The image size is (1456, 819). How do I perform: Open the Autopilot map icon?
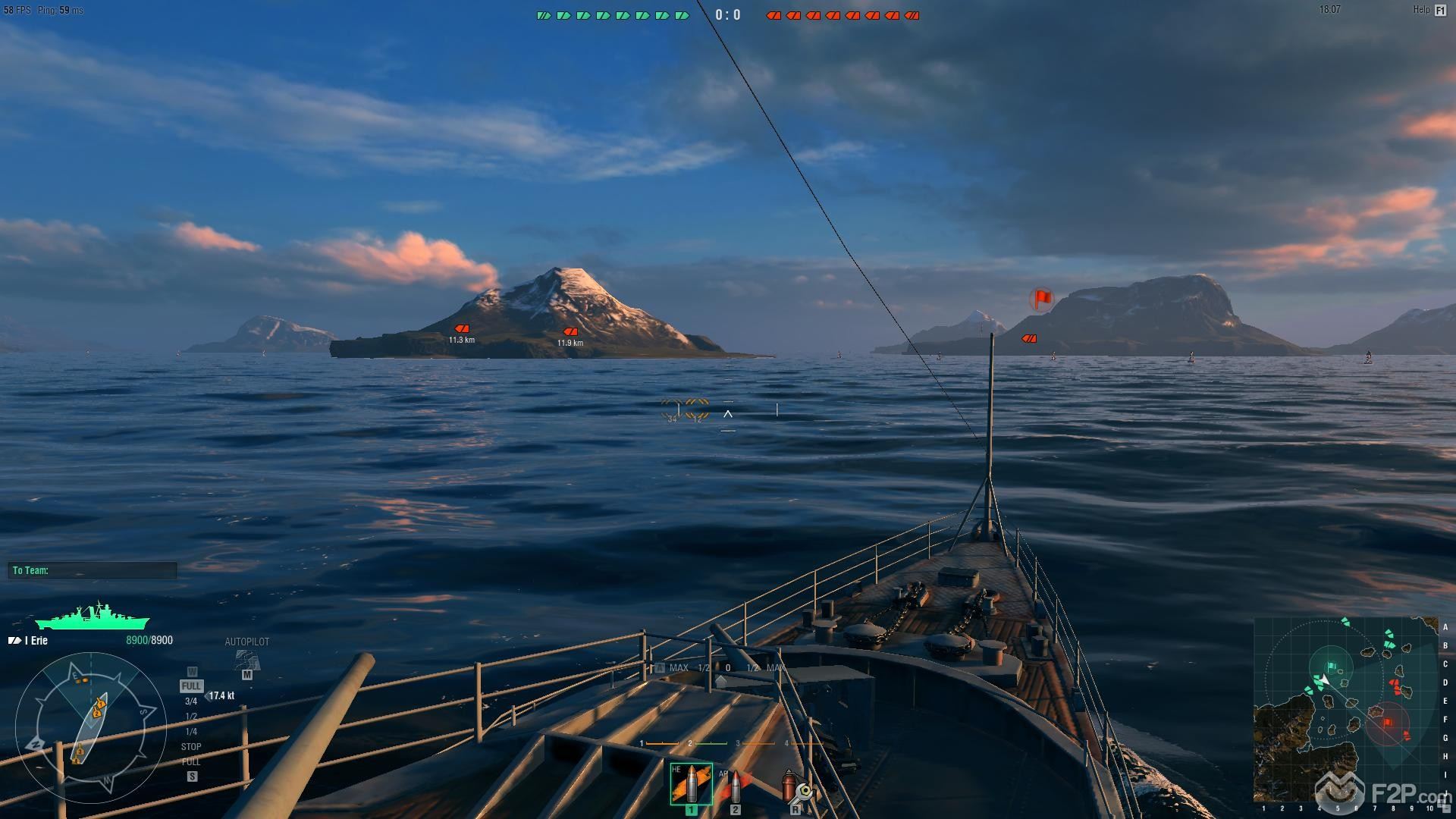246,660
